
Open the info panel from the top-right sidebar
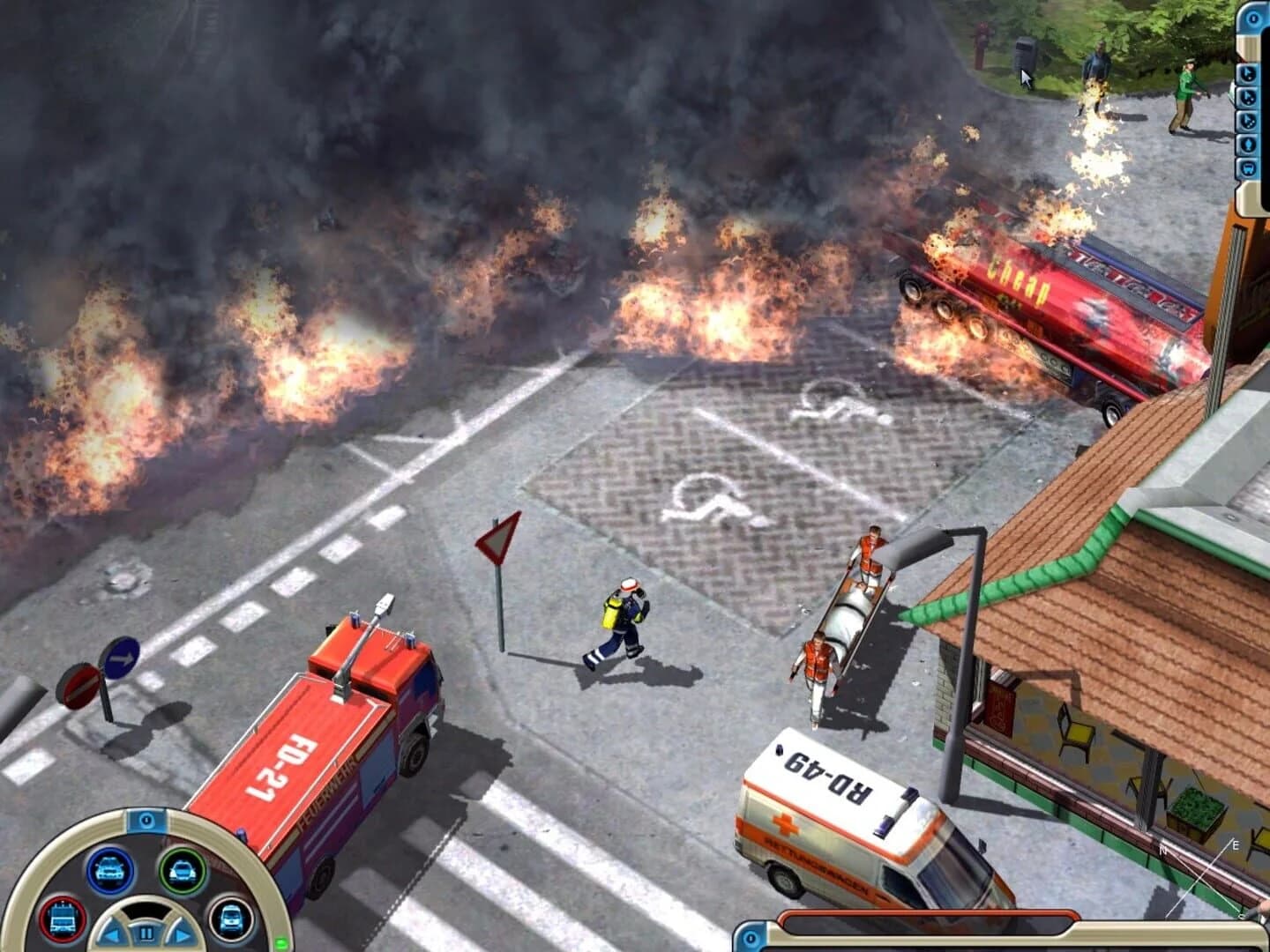pyautogui.click(x=1252, y=18)
